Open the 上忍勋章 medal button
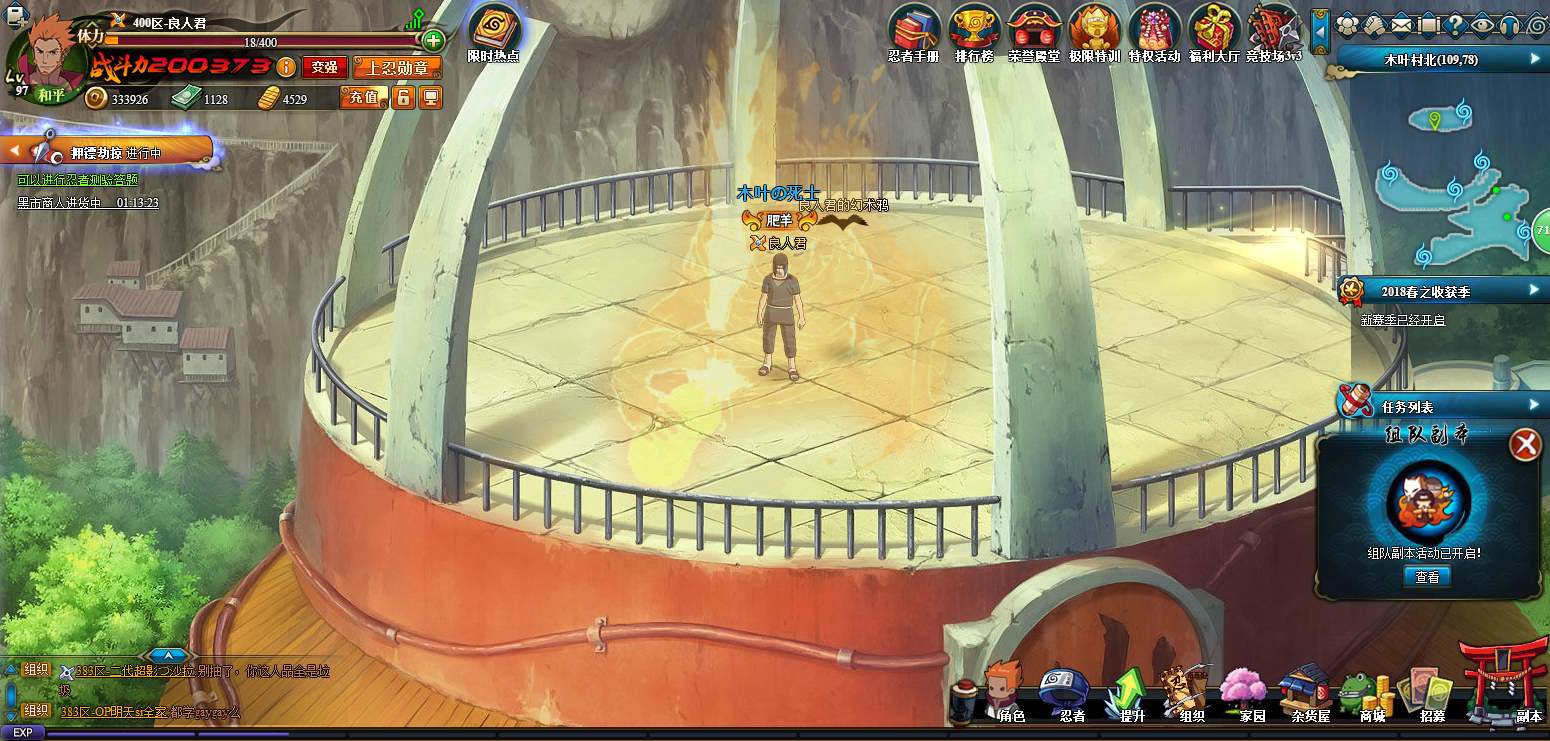The image size is (1550, 741). click(x=397, y=67)
